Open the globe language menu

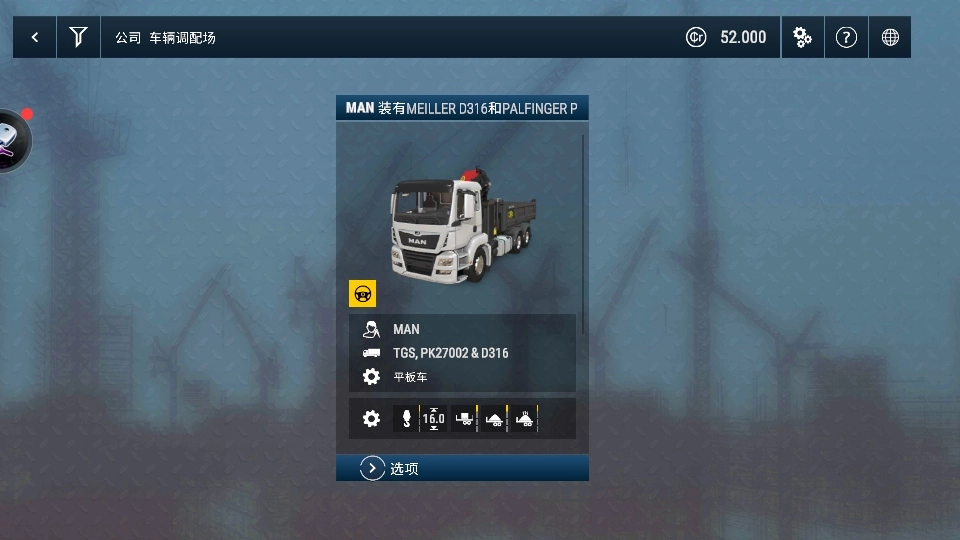890,38
